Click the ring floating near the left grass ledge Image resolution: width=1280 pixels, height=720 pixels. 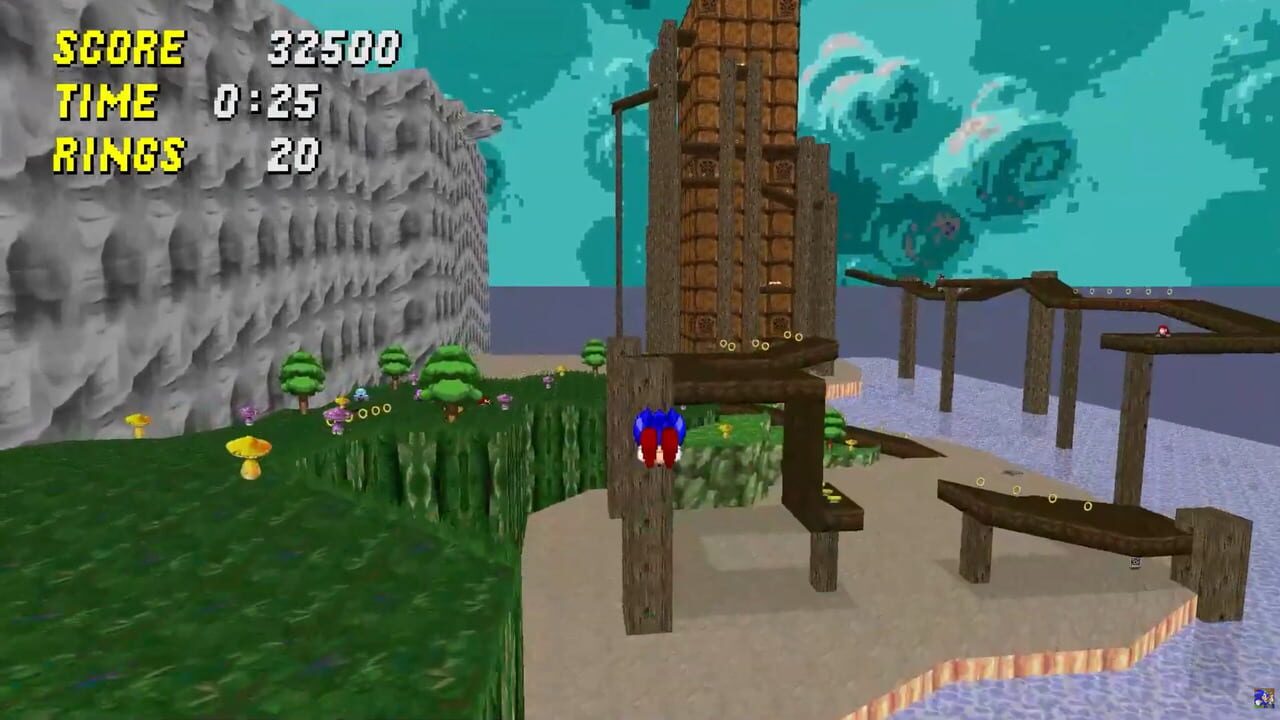pyautogui.click(x=374, y=412)
